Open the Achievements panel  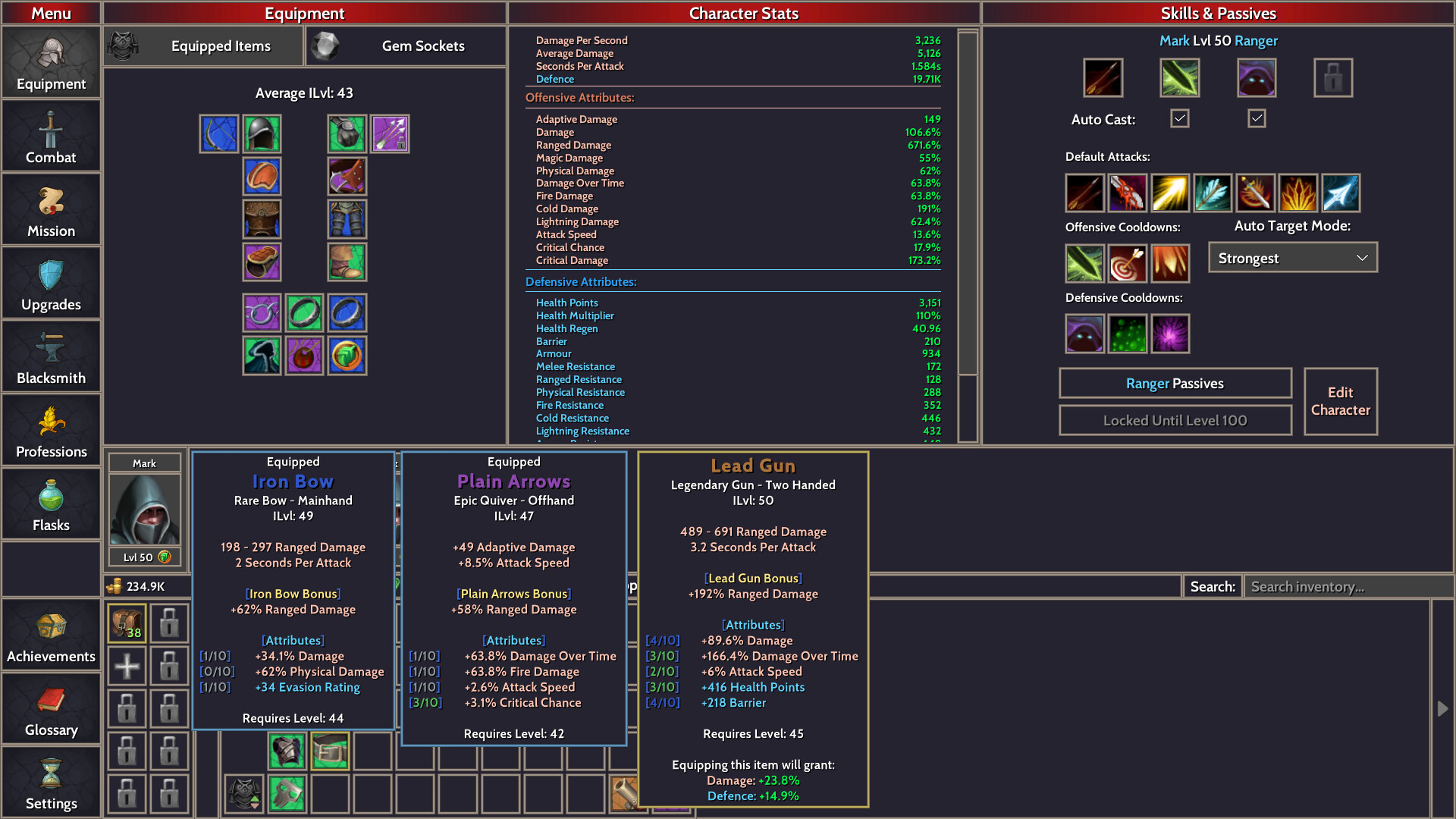point(50,635)
